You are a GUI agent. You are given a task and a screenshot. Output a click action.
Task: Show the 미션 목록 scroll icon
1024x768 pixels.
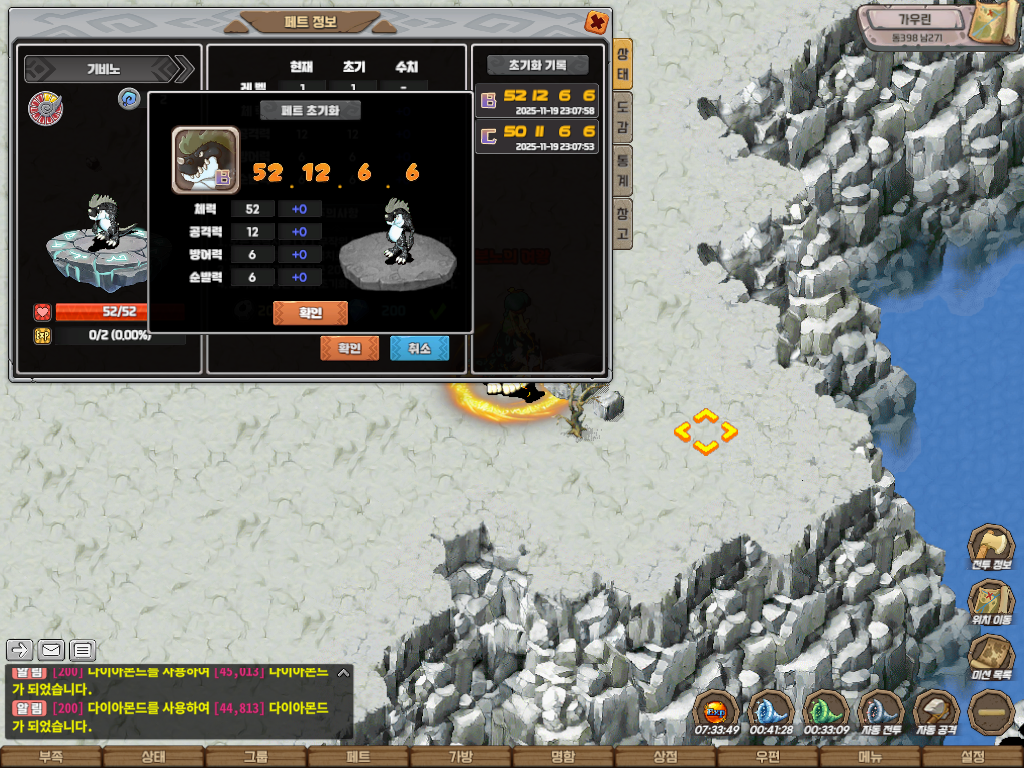[991, 658]
